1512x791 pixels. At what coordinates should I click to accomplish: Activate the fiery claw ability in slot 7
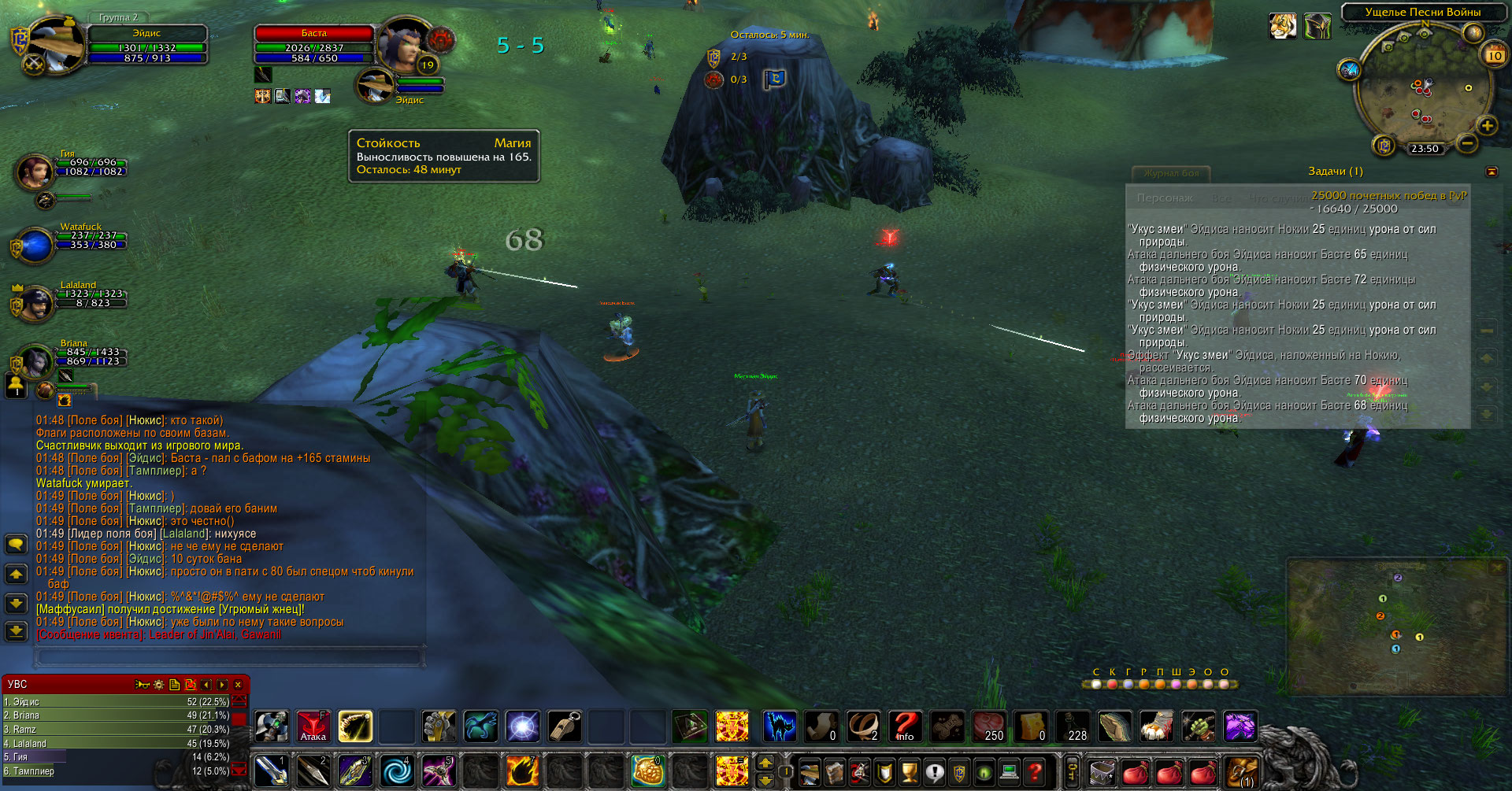[521, 771]
